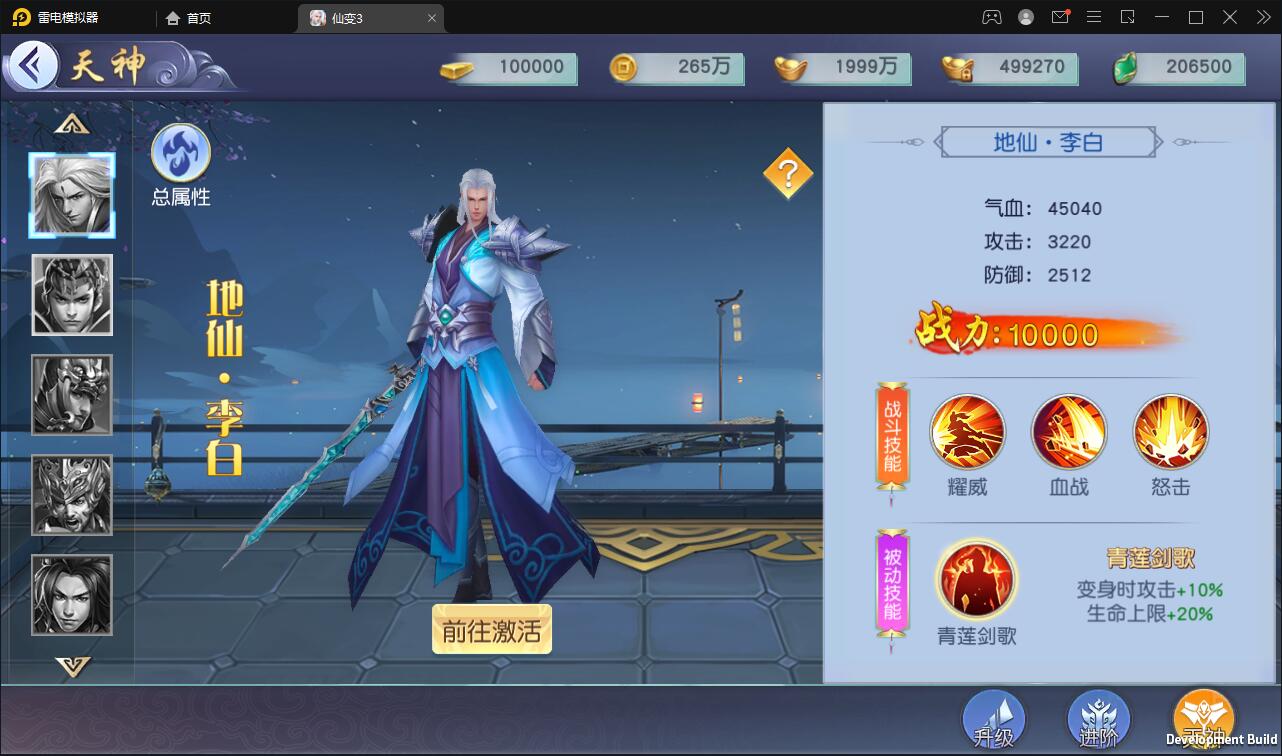Image resolution: width=1282 pixels, height=756 pixels.
Task: Select the 耀威 battle skill icon
Action: coord(967,431)
